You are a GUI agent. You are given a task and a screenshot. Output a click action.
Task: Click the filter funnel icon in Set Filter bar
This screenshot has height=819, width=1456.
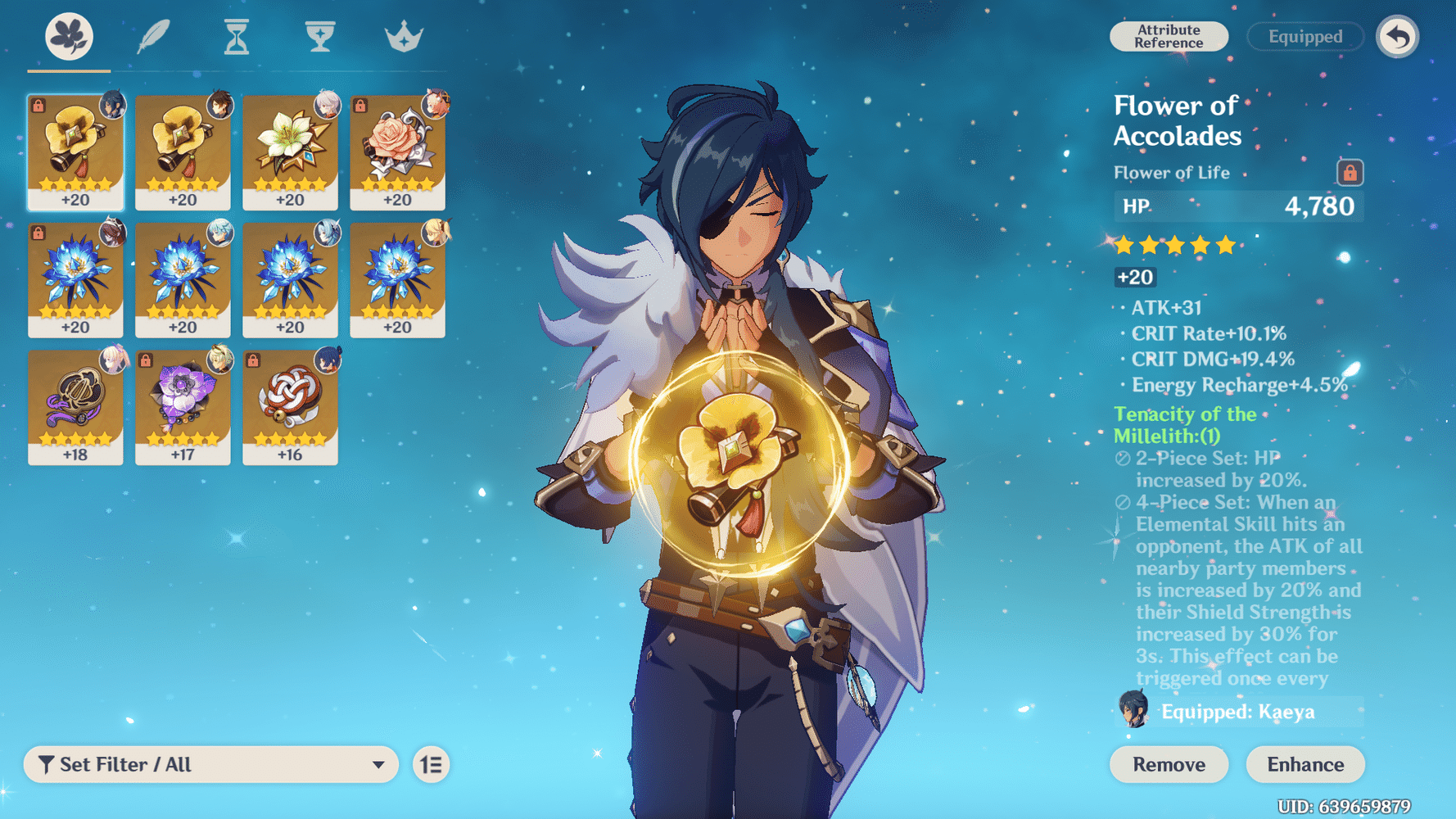click(47, 764)
